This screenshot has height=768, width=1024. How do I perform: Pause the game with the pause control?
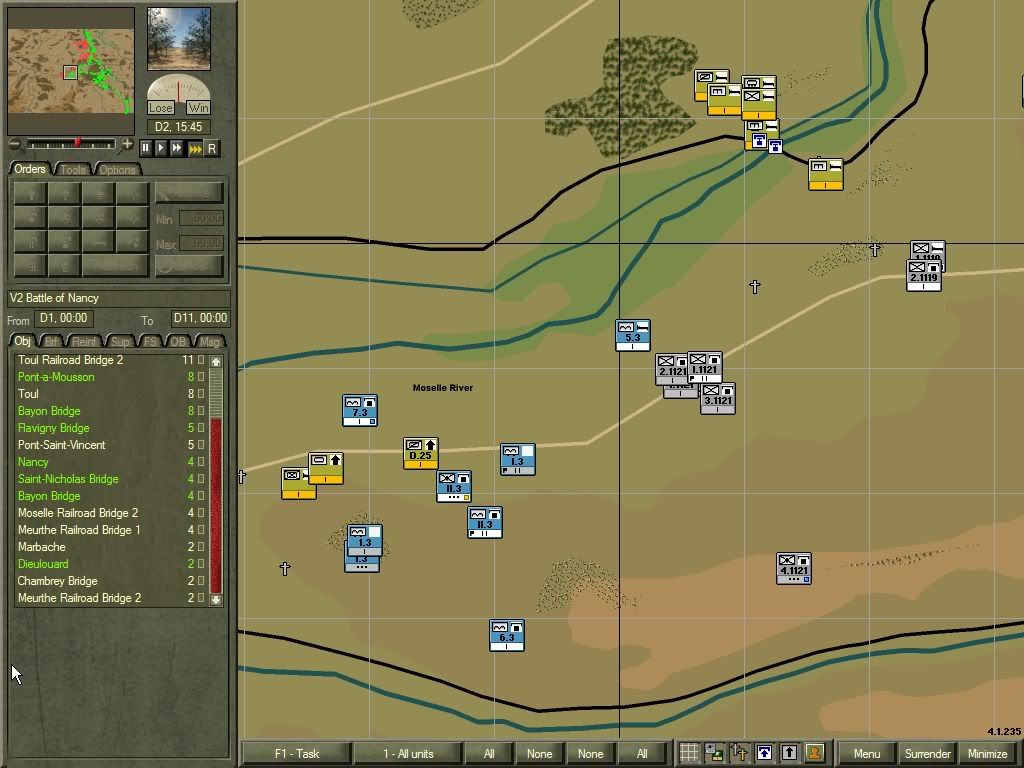[x=146, y=148]
